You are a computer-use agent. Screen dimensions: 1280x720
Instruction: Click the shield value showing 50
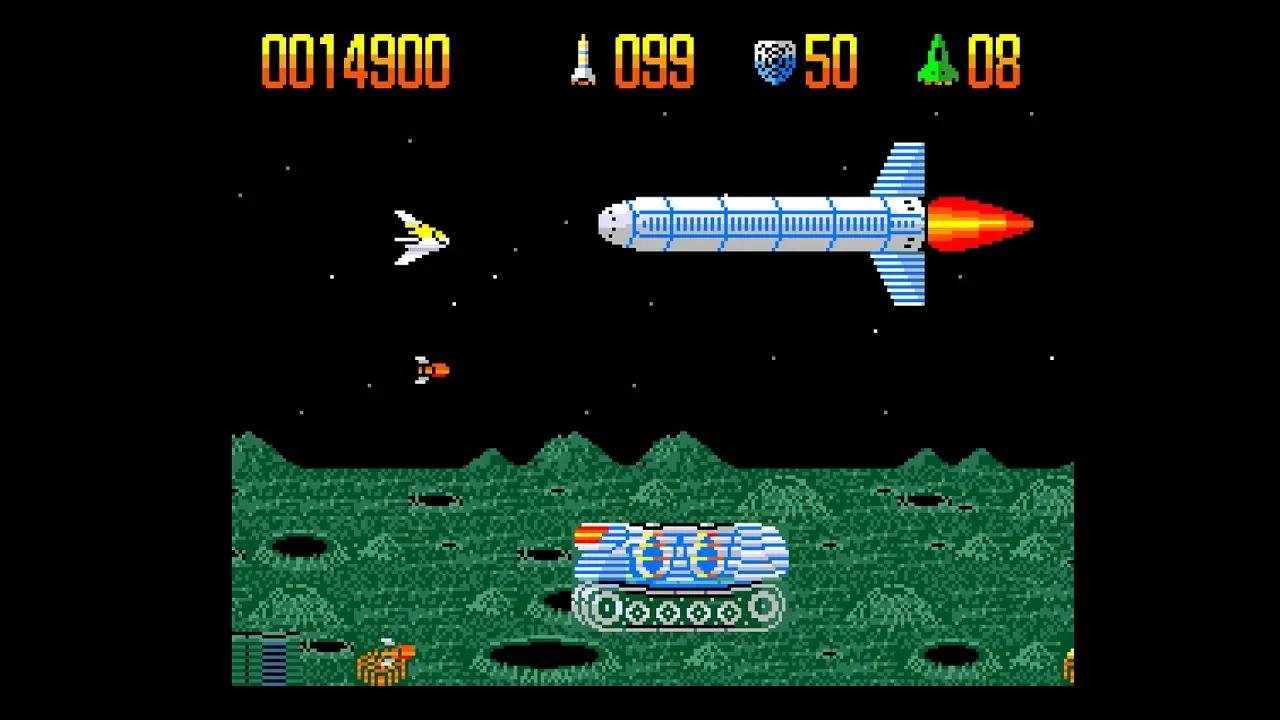coord(830,62)
